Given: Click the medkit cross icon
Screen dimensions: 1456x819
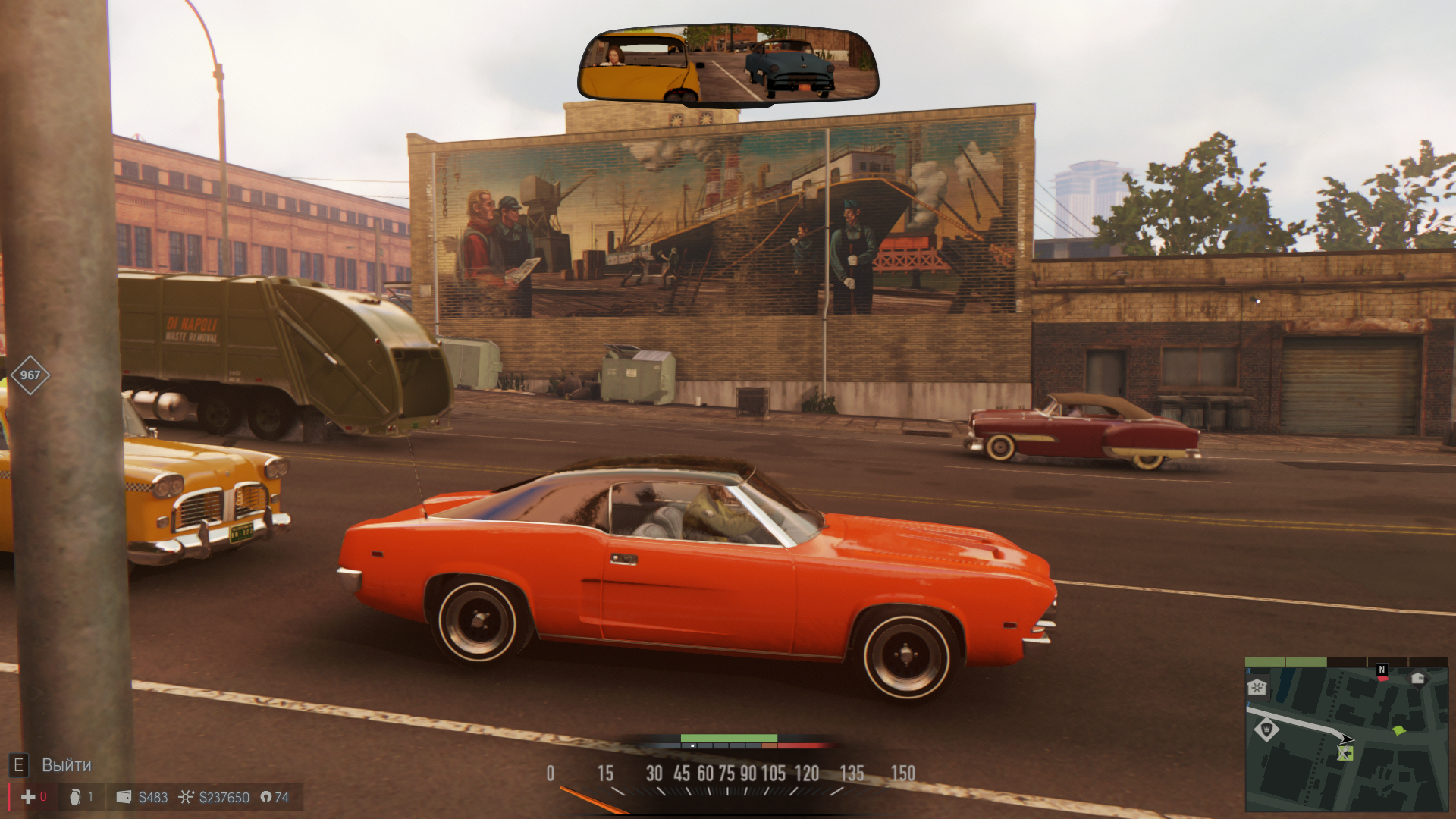Looking at the screenshot, I should click(x=28, y=797).
